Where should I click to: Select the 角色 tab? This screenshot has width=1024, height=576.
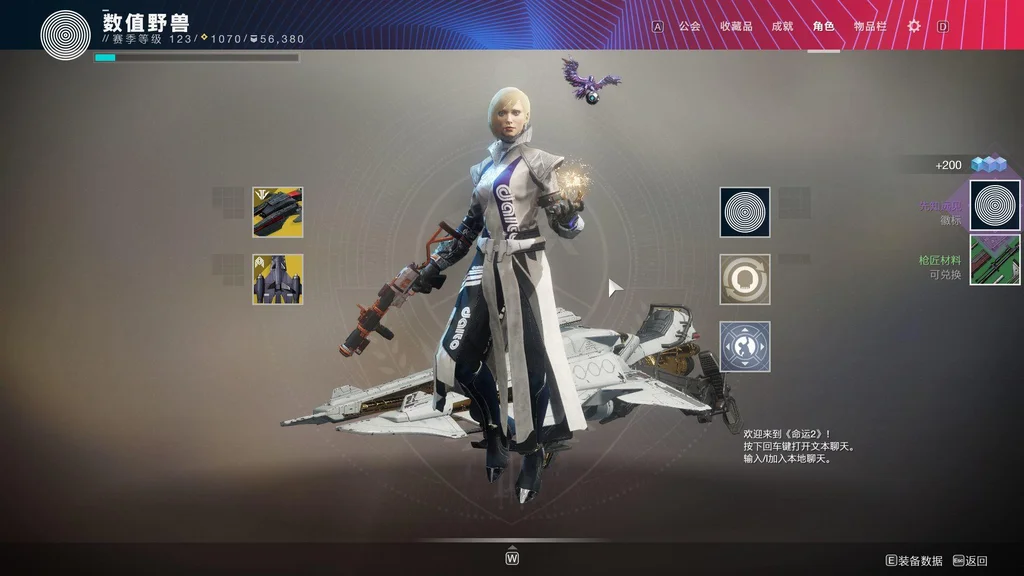click(x=823, y=26)
